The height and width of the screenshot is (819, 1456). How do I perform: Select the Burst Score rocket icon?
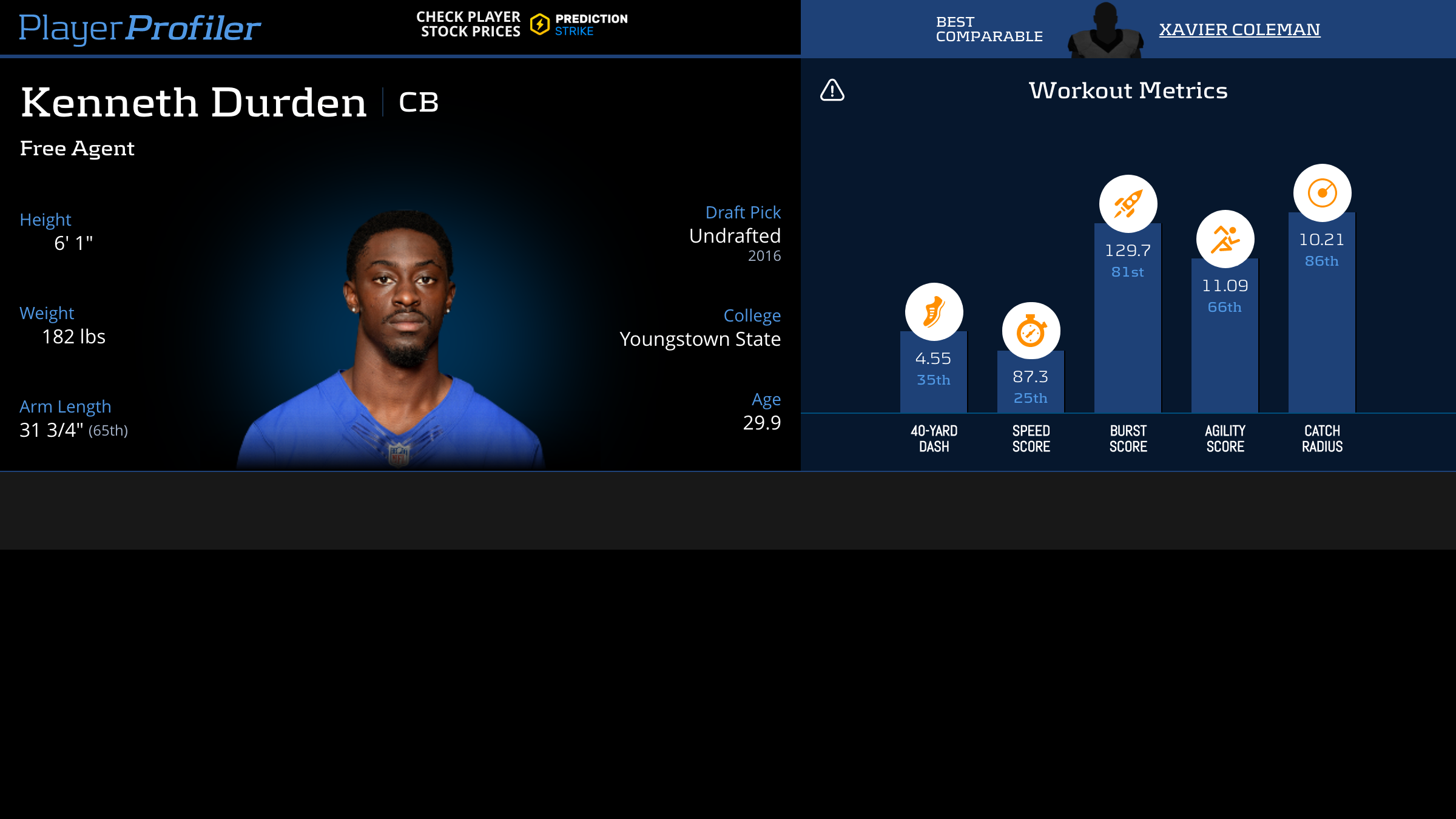1128,204
